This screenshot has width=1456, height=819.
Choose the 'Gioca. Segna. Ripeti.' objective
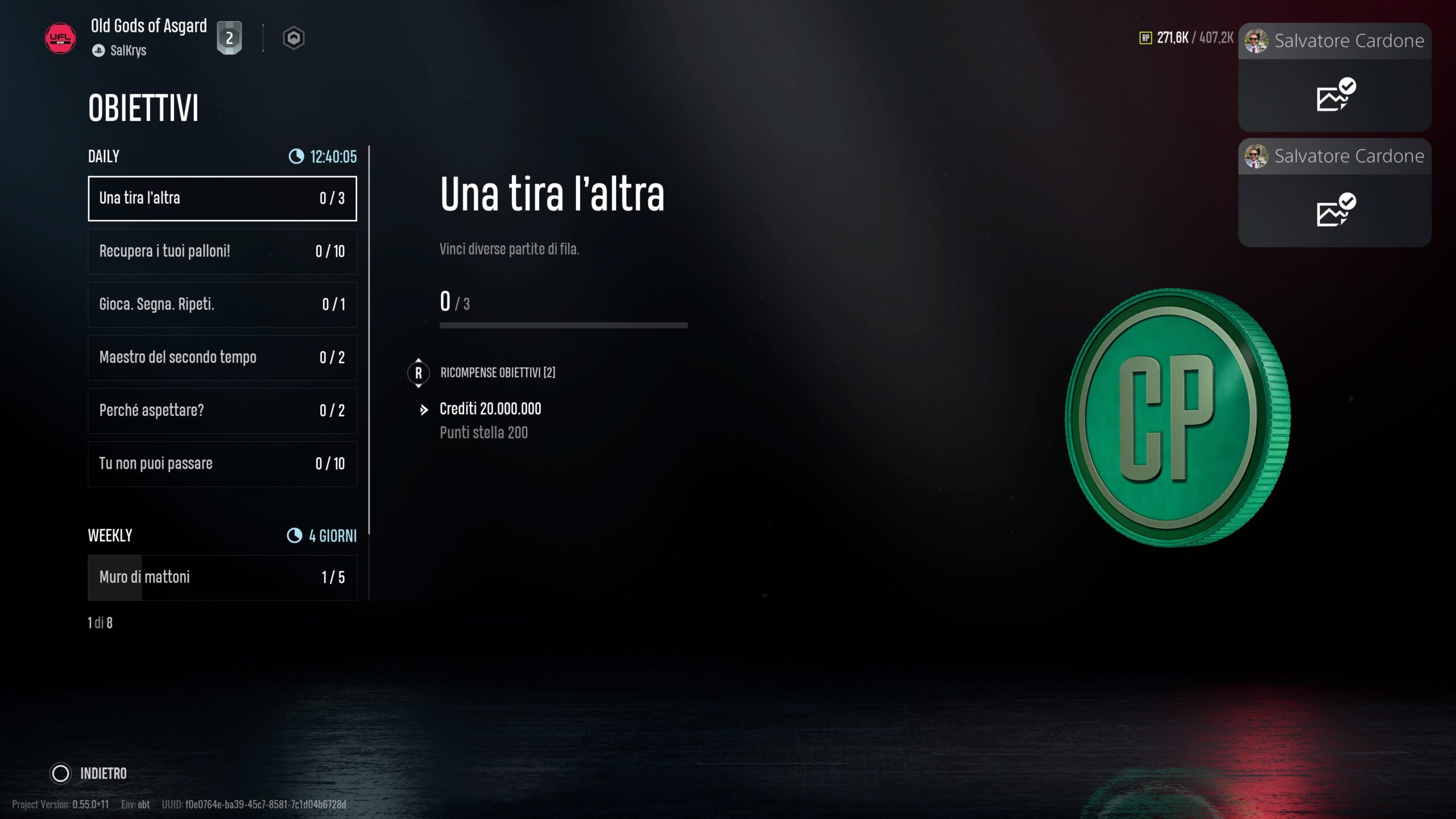click(x=222, y=304)
